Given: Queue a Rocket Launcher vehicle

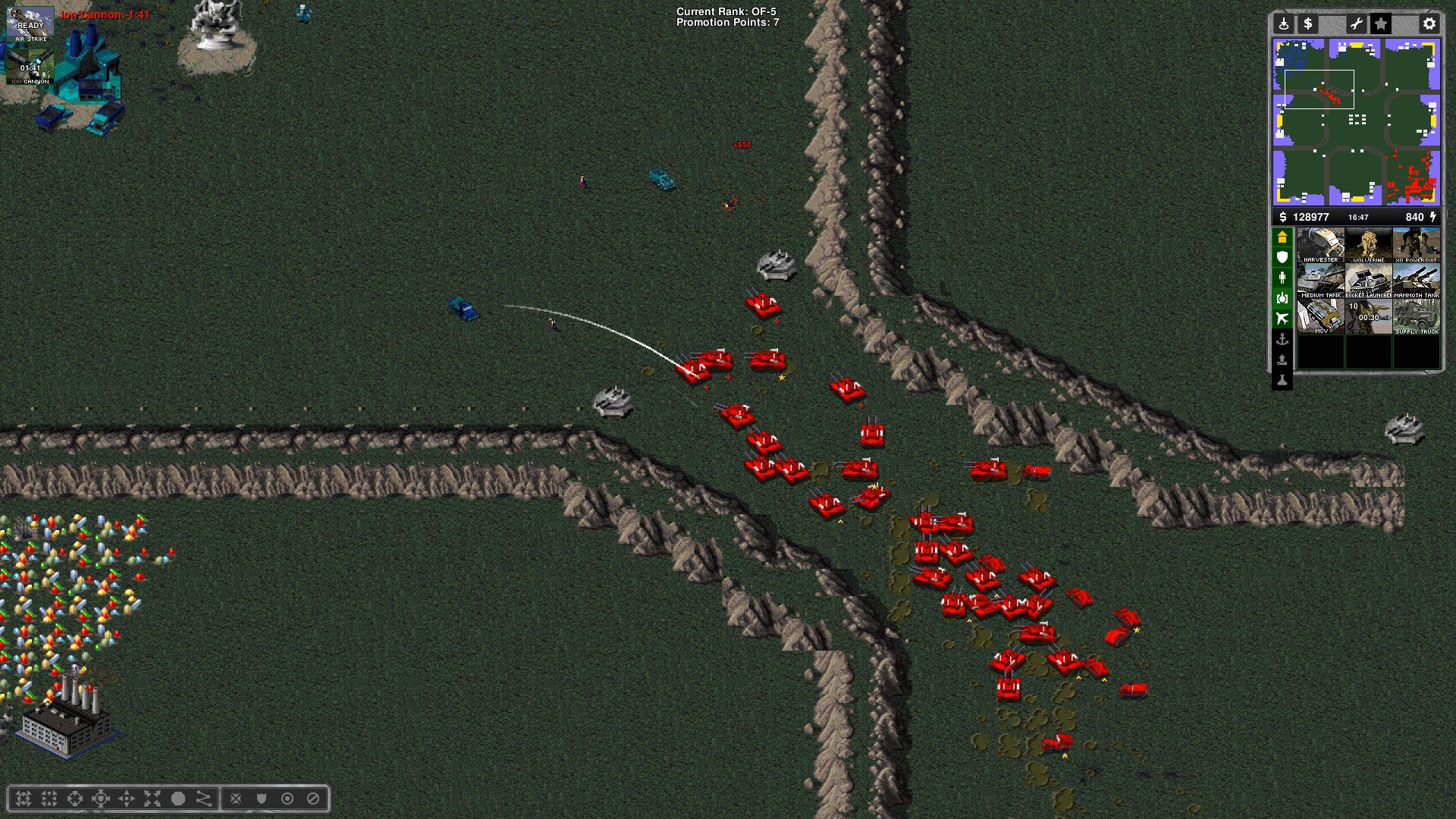Looking at the screenshot, I should 1368,281.
